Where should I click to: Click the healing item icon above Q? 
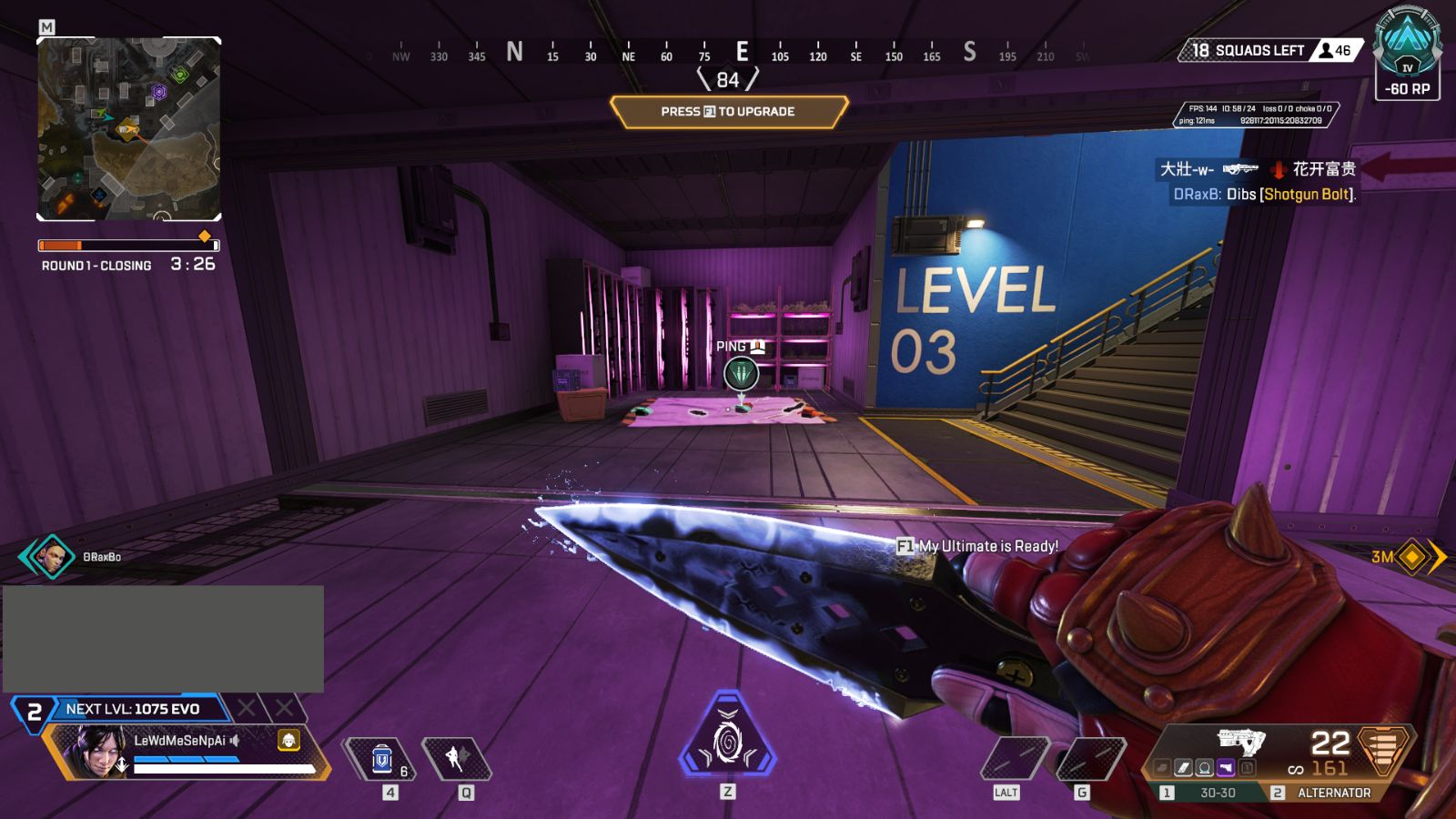pos(456,757)
